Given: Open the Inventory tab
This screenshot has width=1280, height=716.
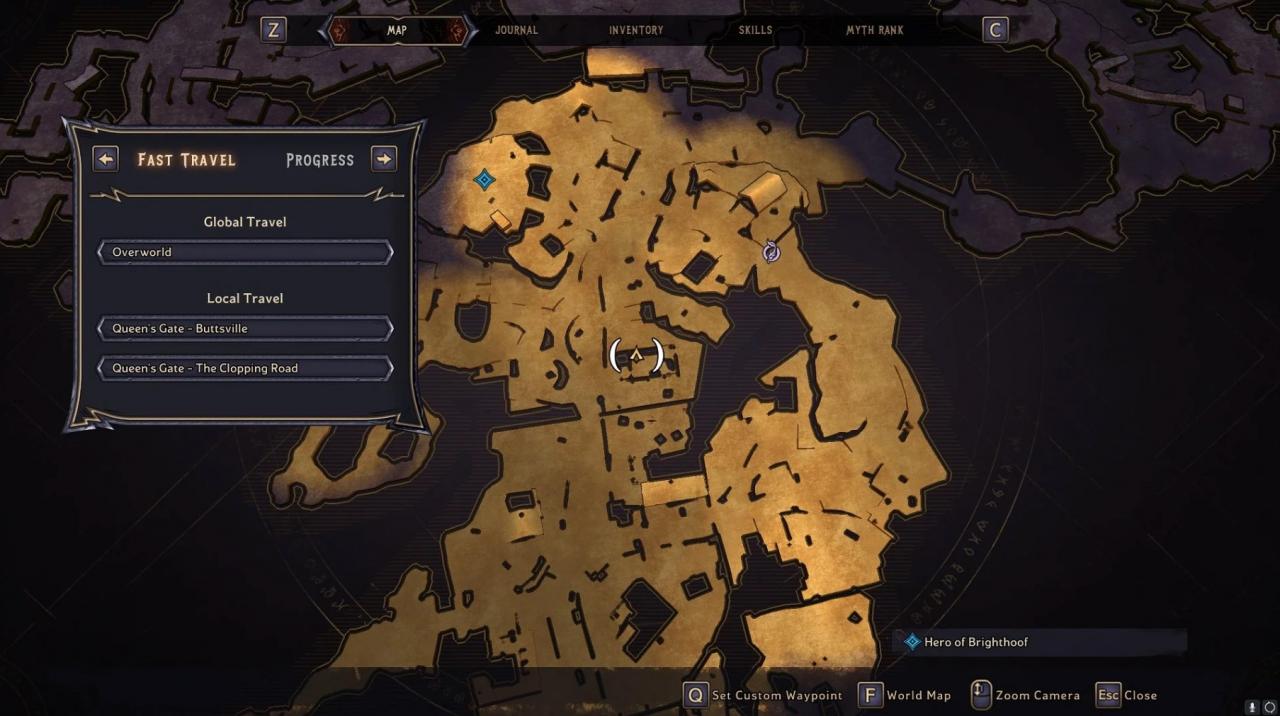Looking at the screenshot, I should coord(636,30).
